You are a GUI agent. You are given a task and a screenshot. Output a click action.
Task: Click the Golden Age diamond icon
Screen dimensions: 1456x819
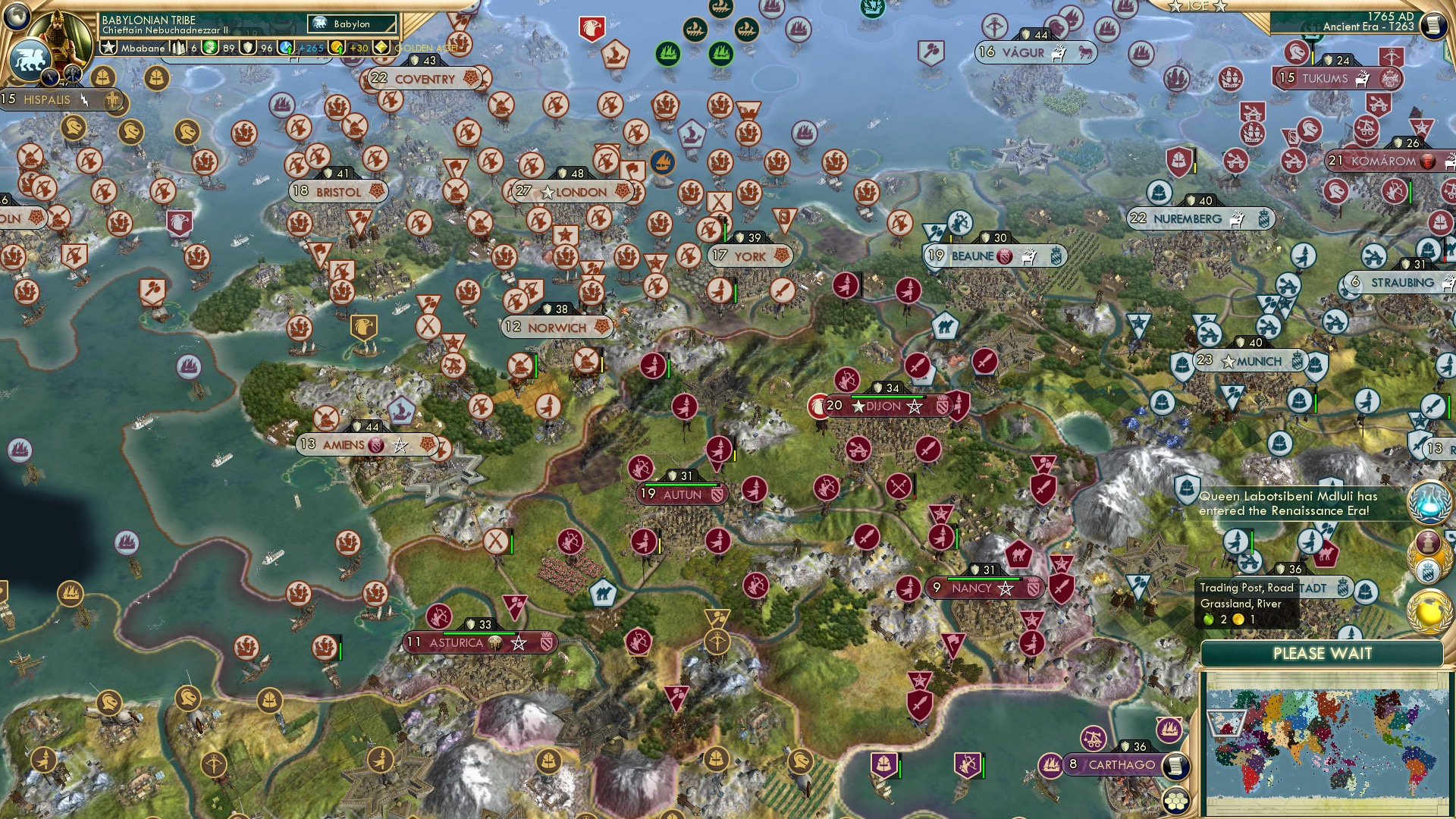381,49
